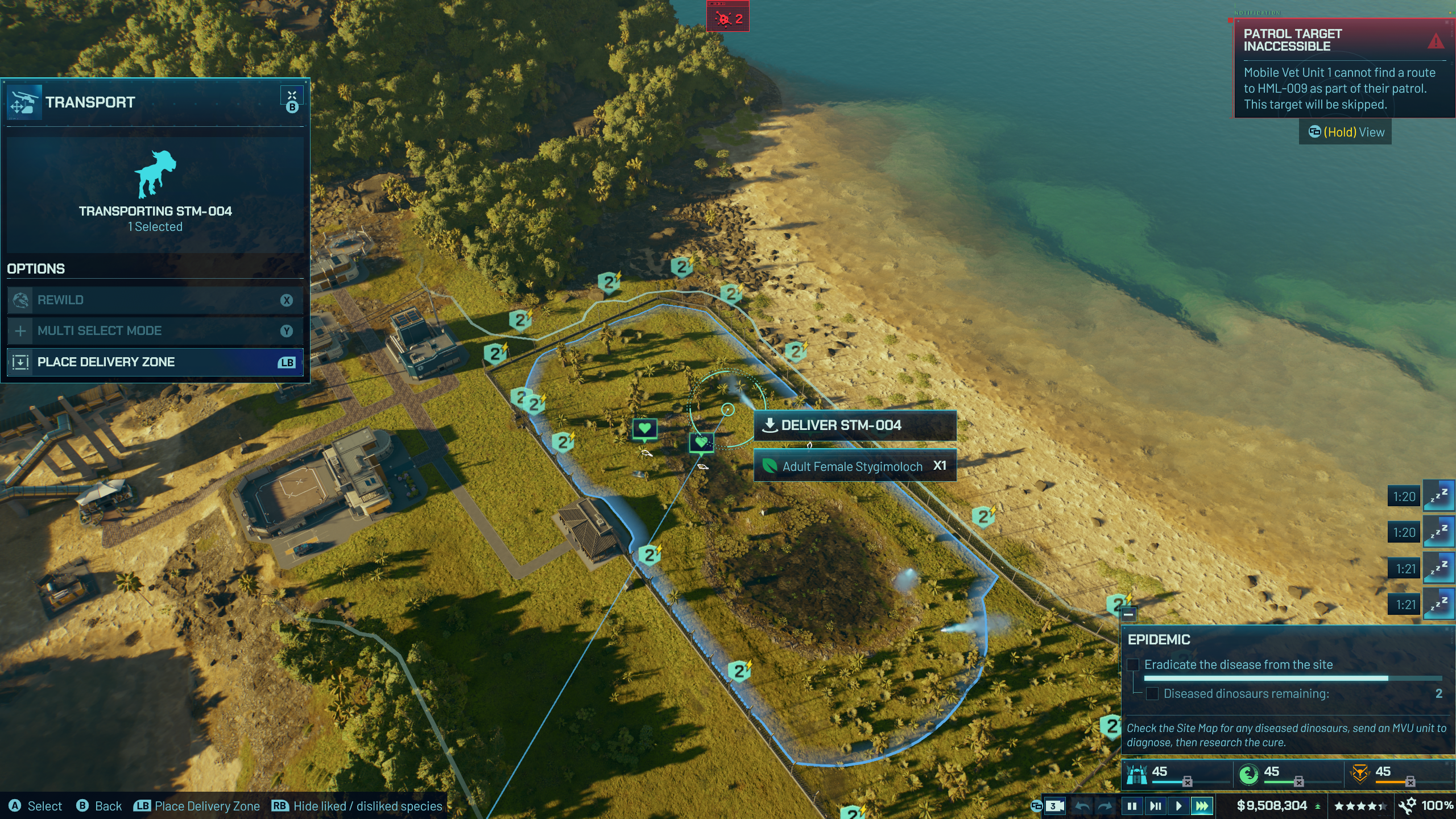Screen dimensions: 1456x819
Task: Open the camera 3 view button
Action: click(1055, 806)
